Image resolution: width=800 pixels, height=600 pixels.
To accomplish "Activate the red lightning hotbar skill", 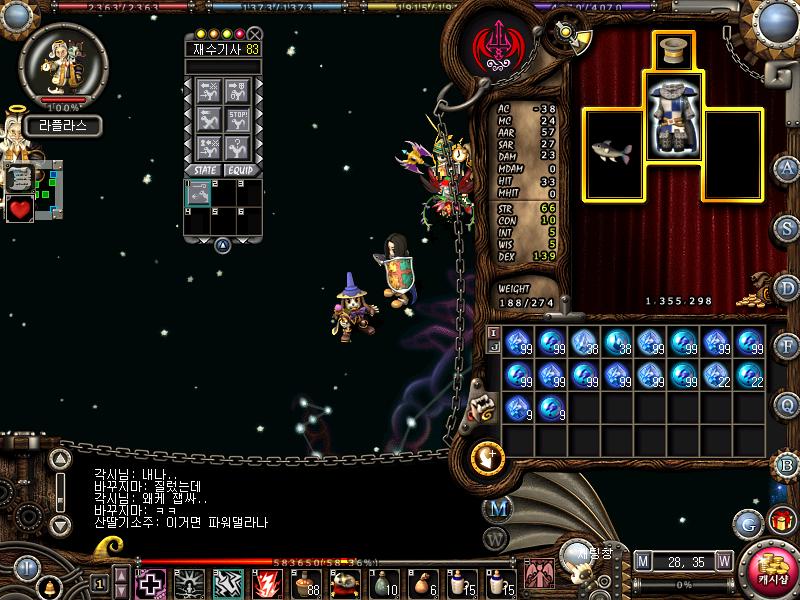I will (265, 582).
